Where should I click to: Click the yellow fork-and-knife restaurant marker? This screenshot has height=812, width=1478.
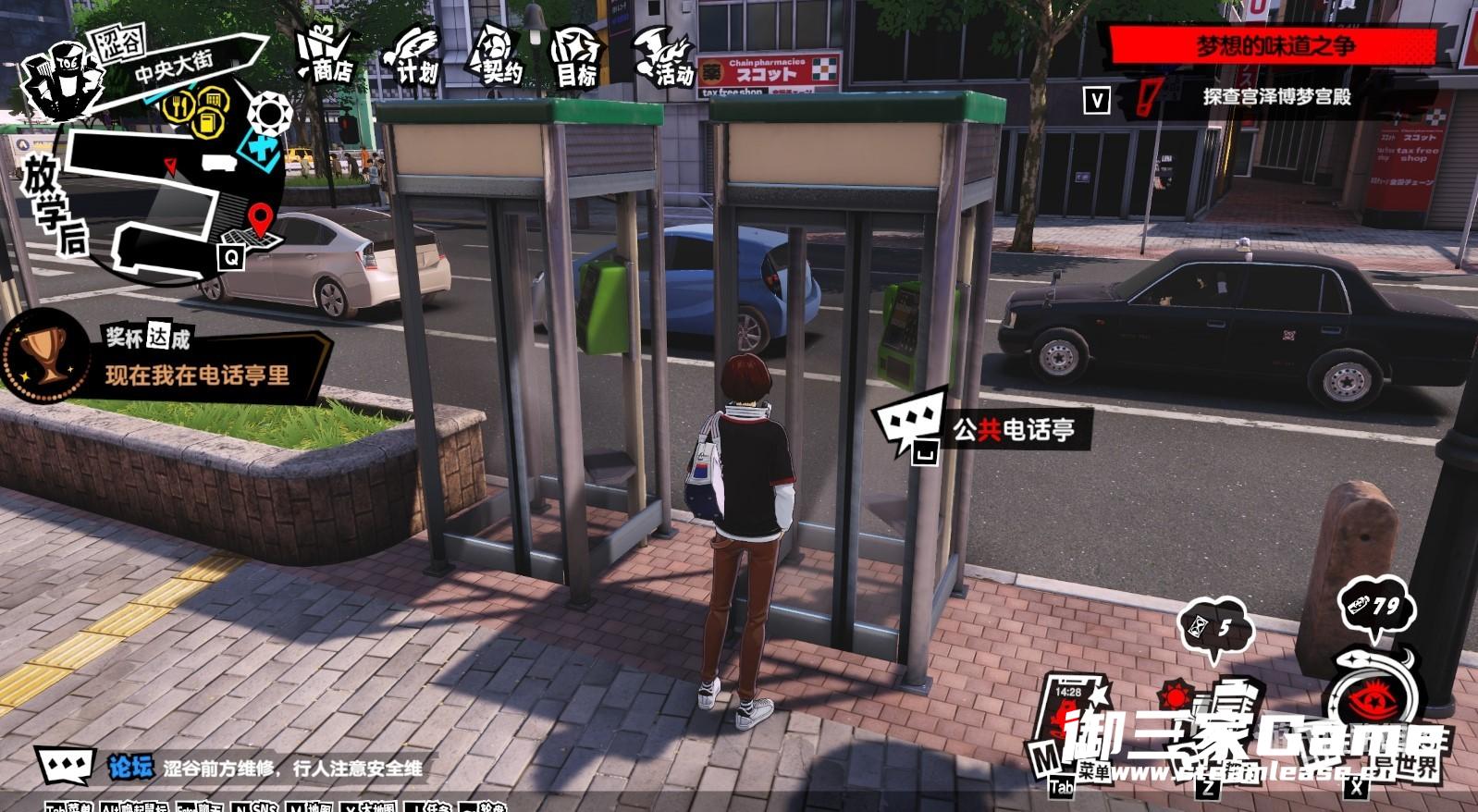179,106
